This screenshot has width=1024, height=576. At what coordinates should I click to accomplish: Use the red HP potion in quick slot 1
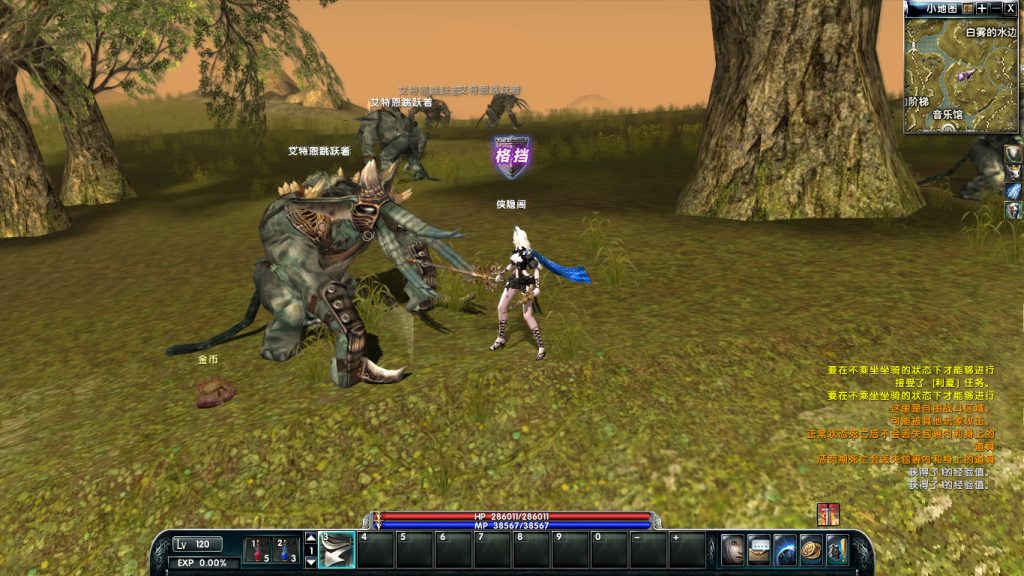[x=258, y=551]
